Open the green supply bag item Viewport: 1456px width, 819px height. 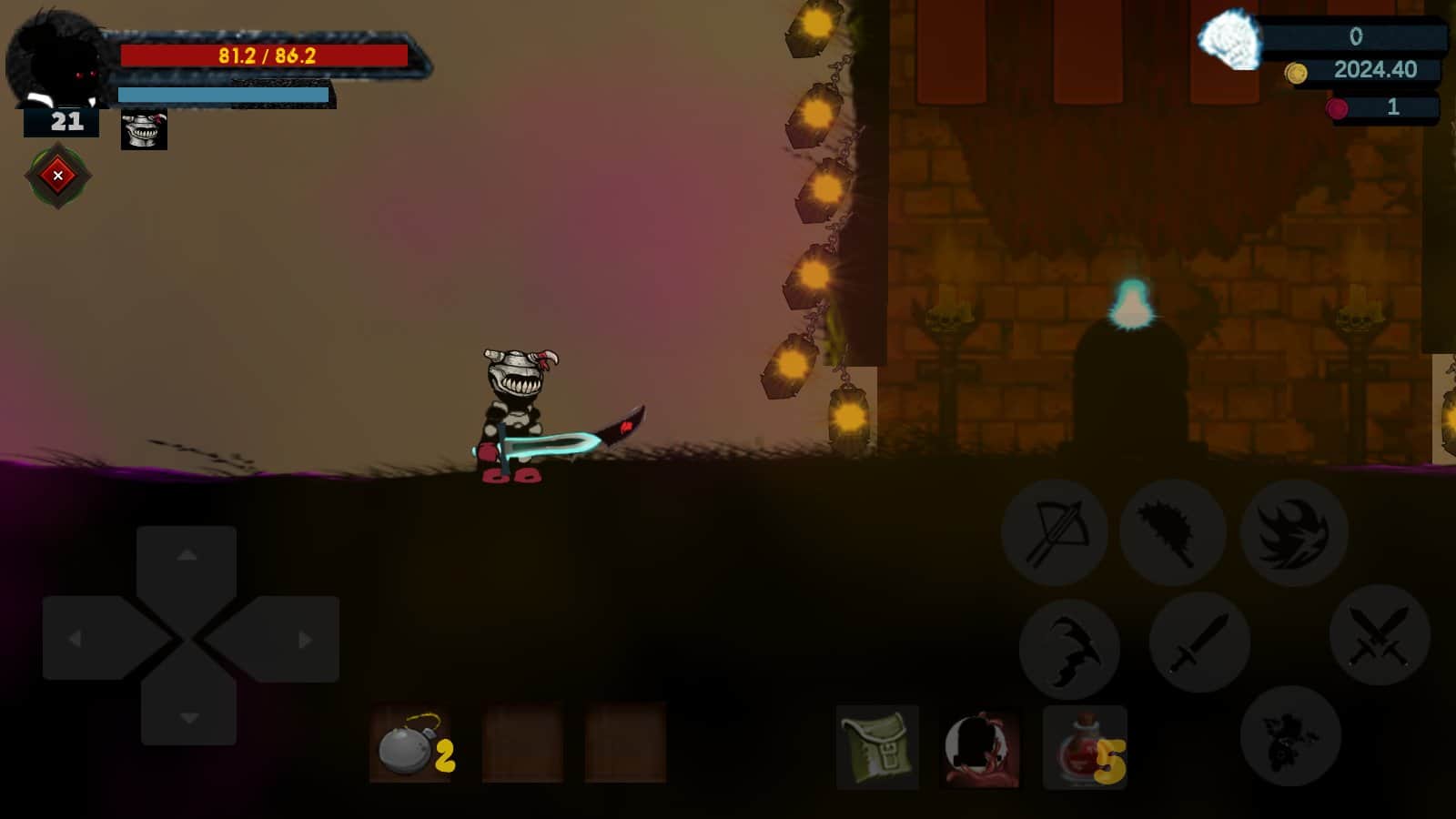point(877,749)
